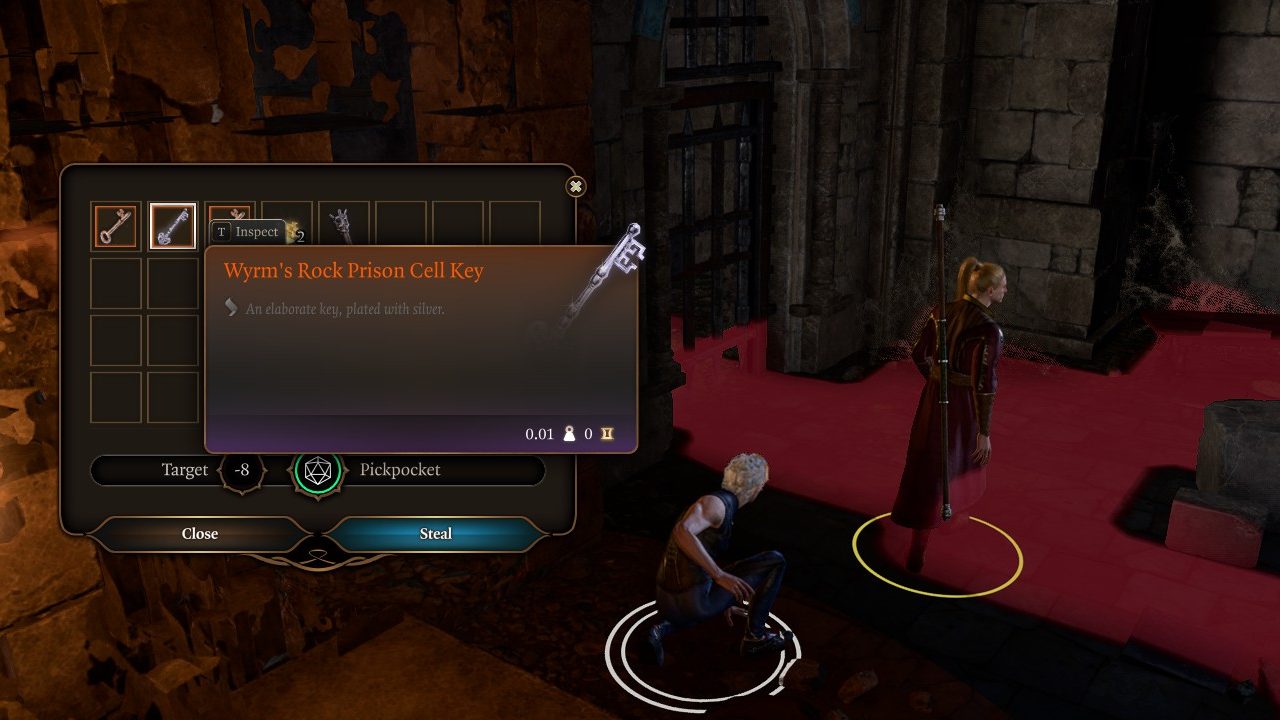Click the d20 Pickpocket roll icon
The width and height of the screenshot is (1280, 720).
pos(318,470)
